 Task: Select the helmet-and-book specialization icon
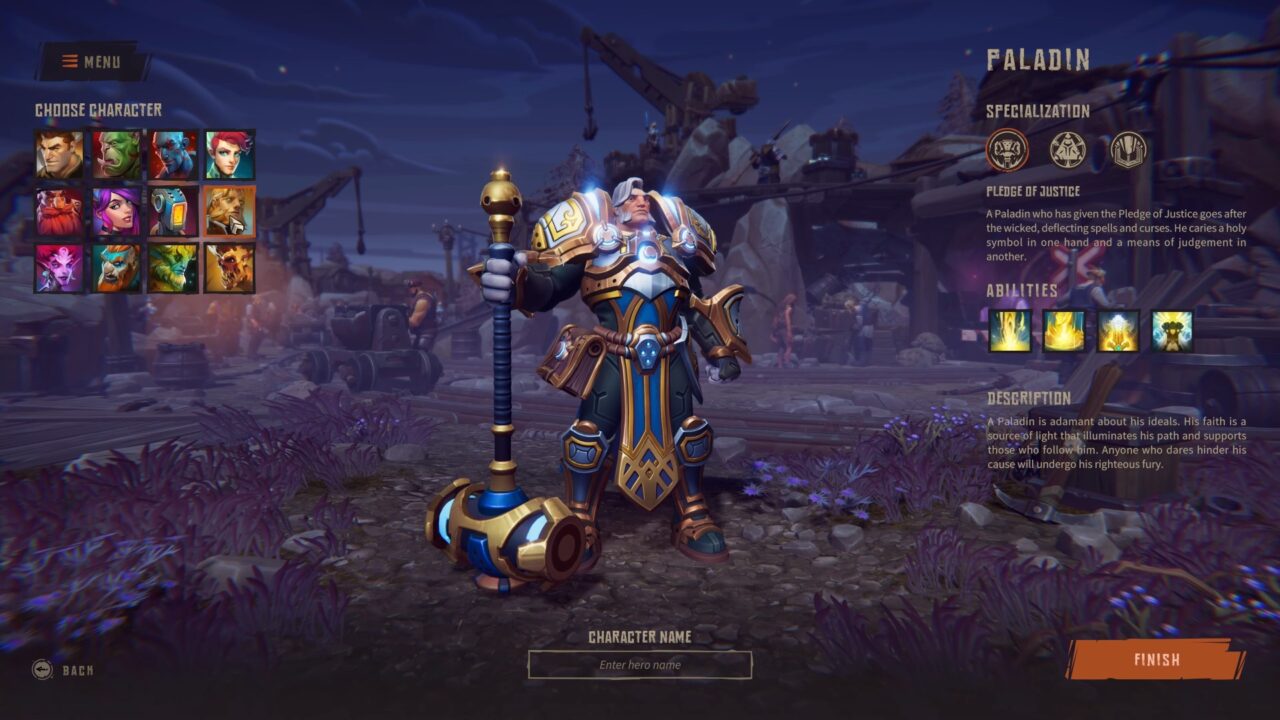pos(1128,150)
